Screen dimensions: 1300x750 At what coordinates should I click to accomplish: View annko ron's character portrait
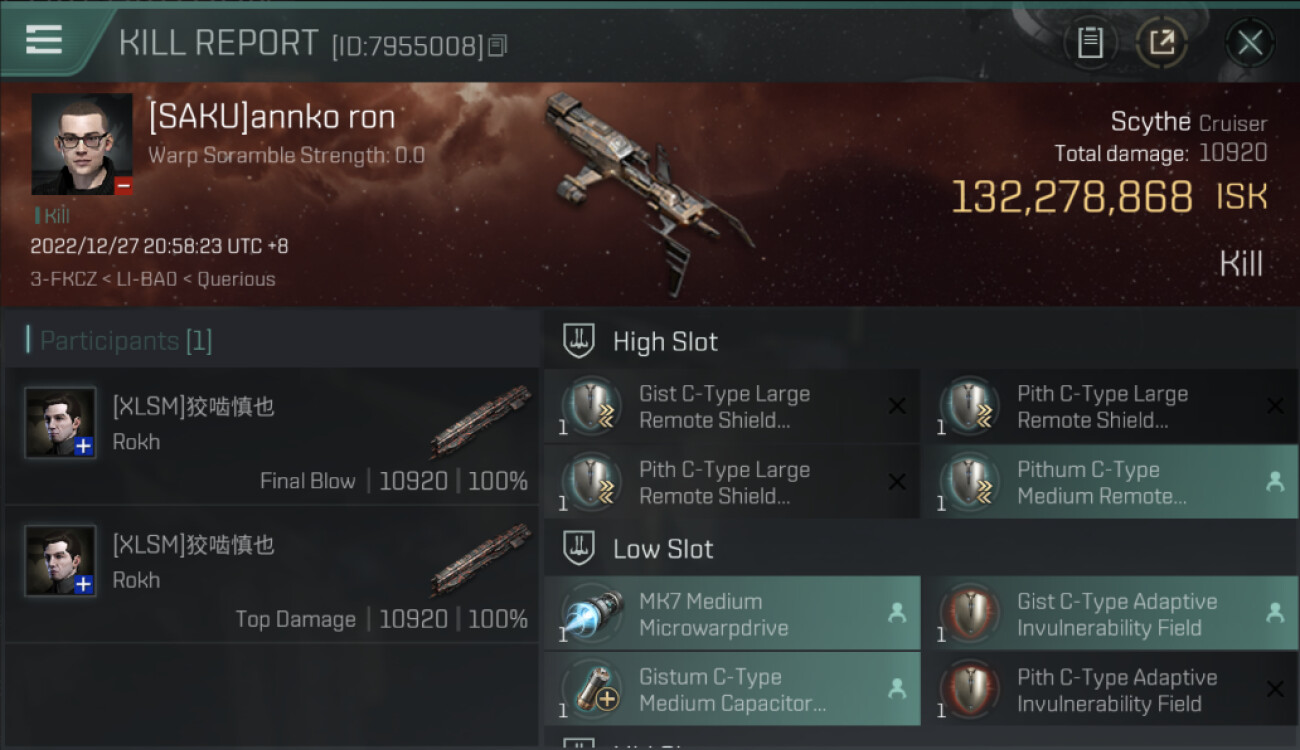pos(82,144)
